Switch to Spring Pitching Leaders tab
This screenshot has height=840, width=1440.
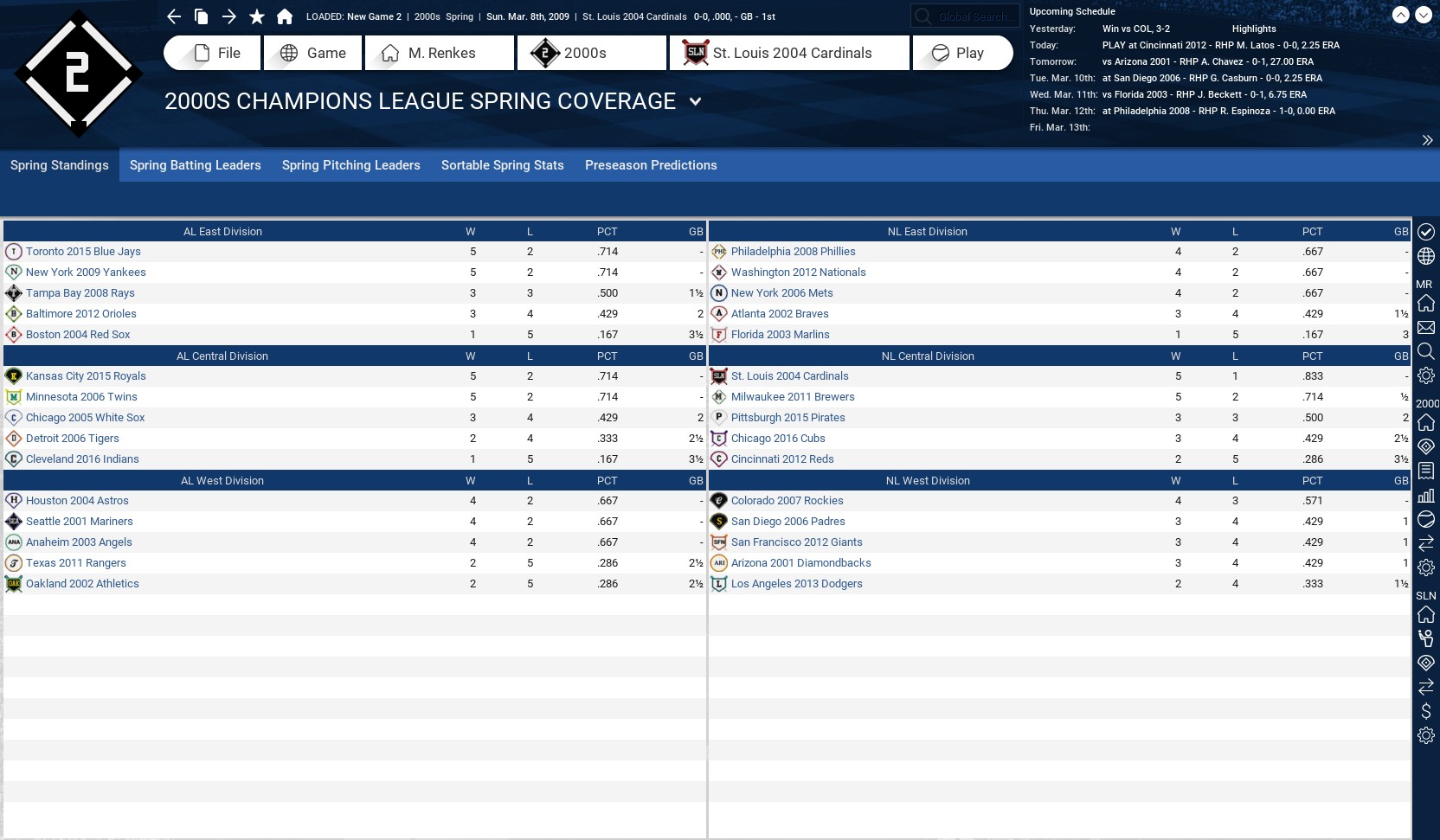350,165
